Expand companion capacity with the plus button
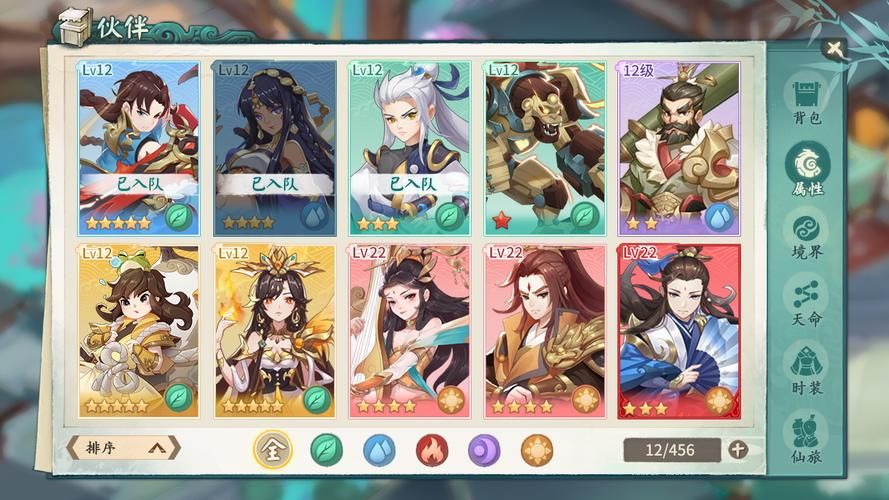Viewport: 889px width, 500px height. [738, 450]
